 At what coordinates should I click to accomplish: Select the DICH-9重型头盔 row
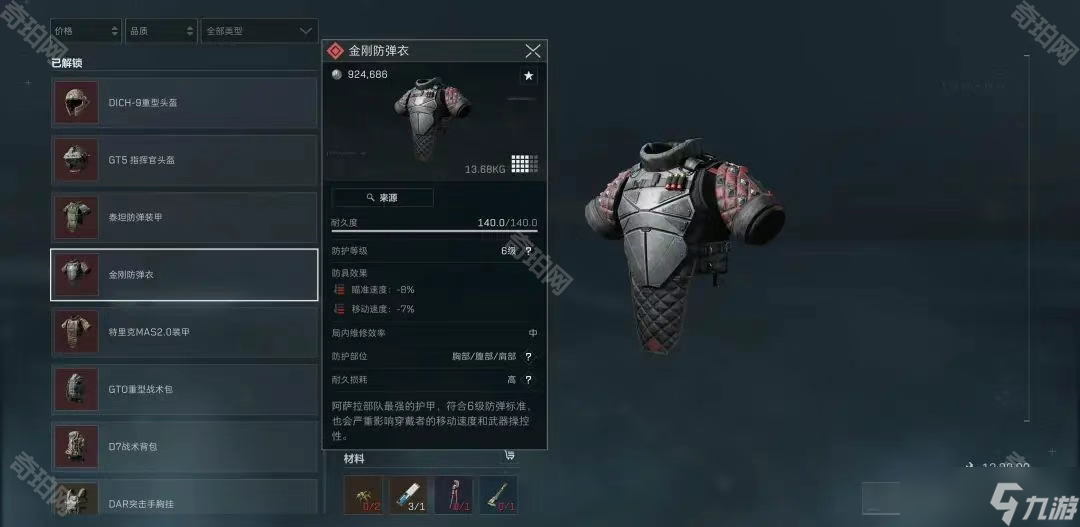click(x=184, y=102)
